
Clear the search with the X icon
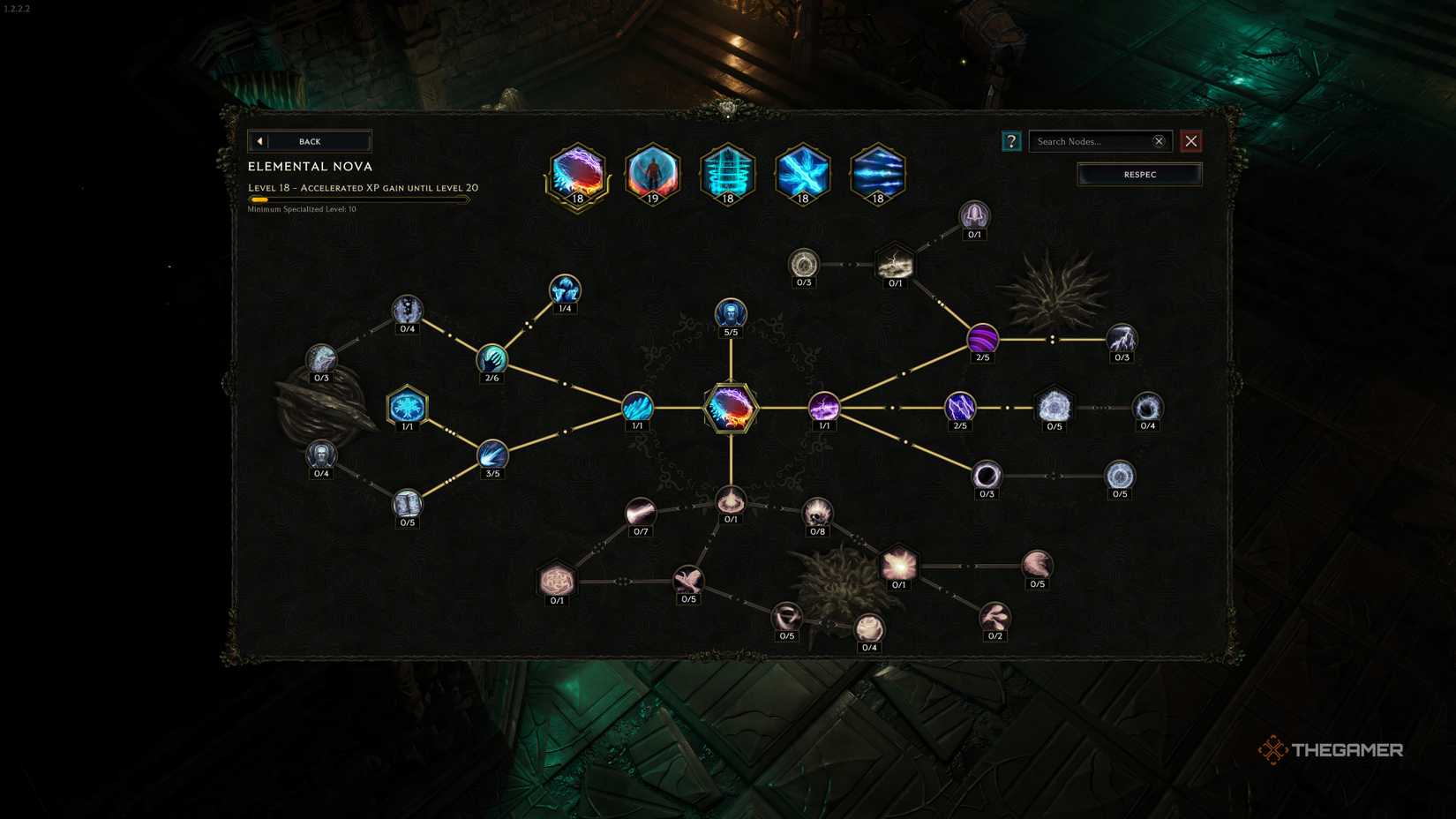[1159, 141]
